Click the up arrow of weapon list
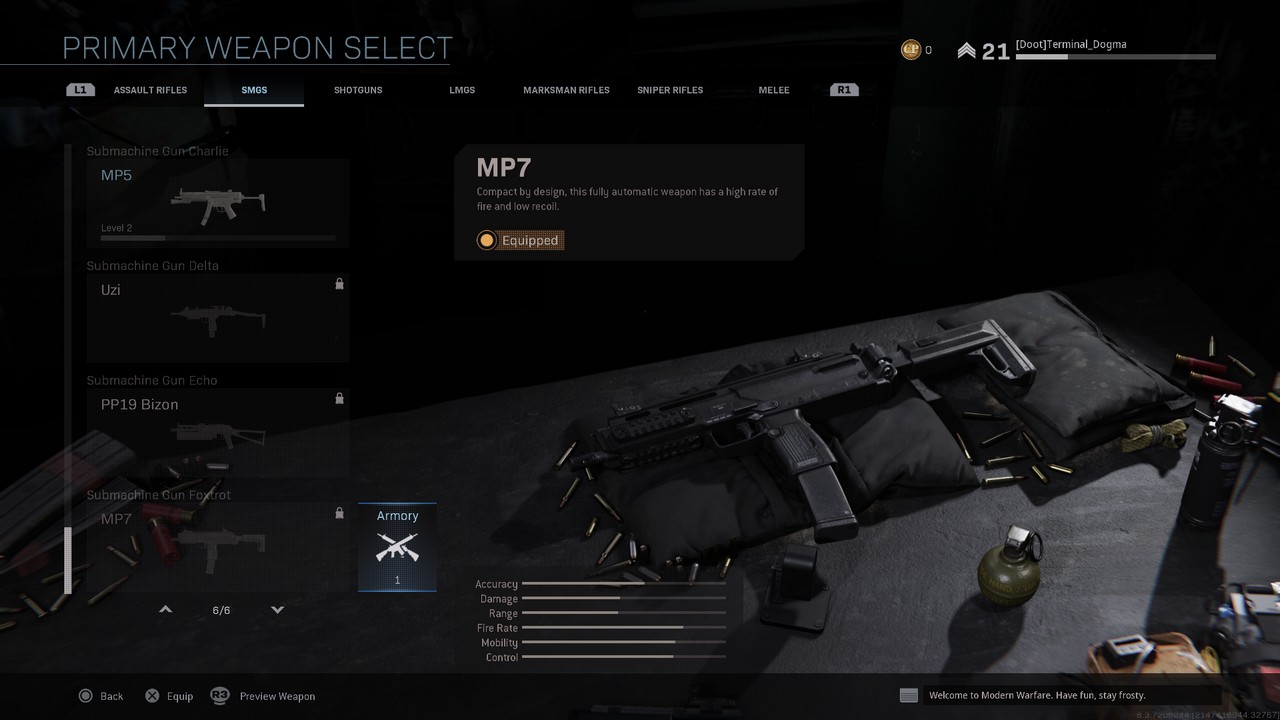The width and height of the screenshot is (1280, 720). [166, 610]
